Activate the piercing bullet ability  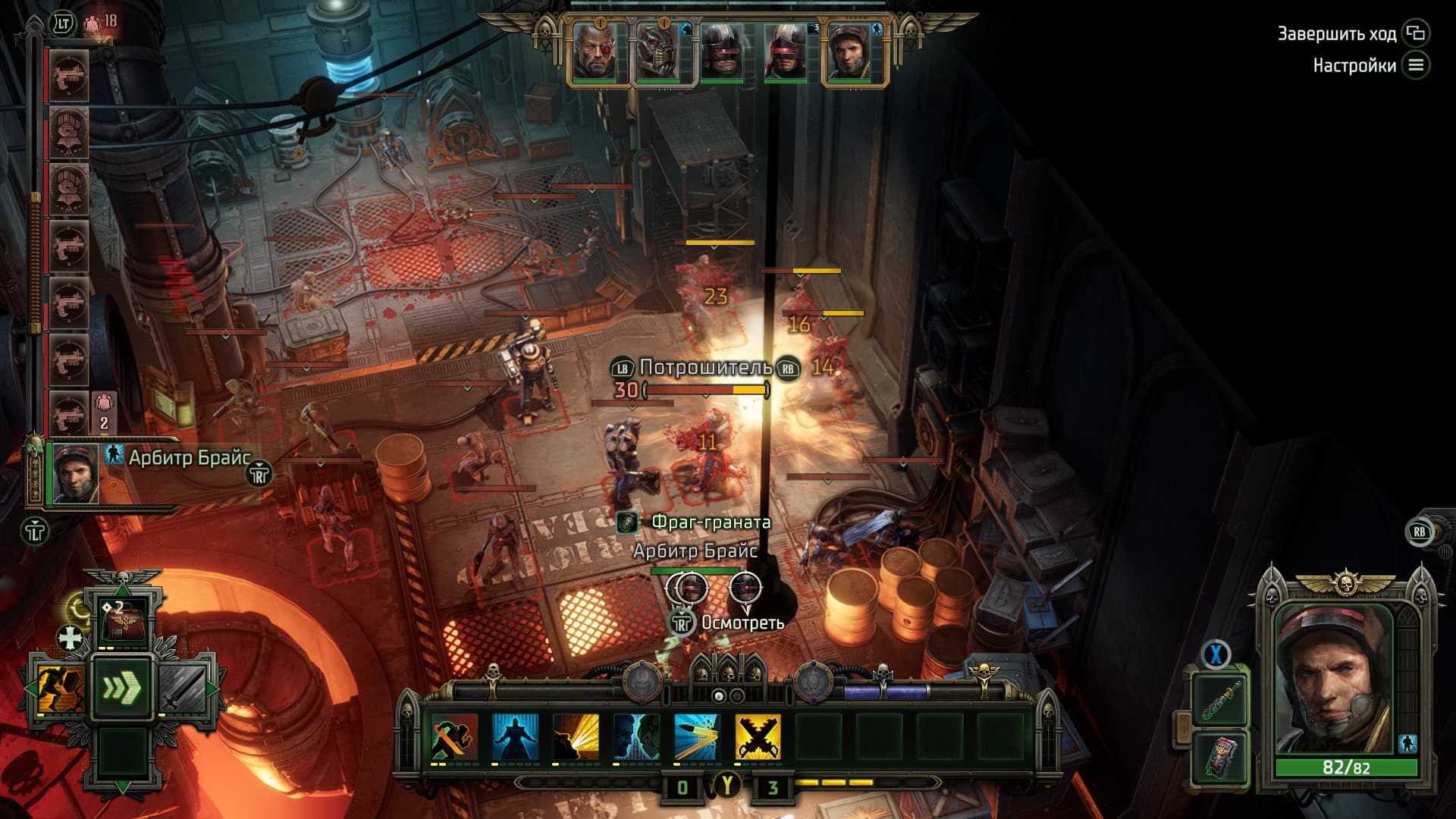pos(697,736)
